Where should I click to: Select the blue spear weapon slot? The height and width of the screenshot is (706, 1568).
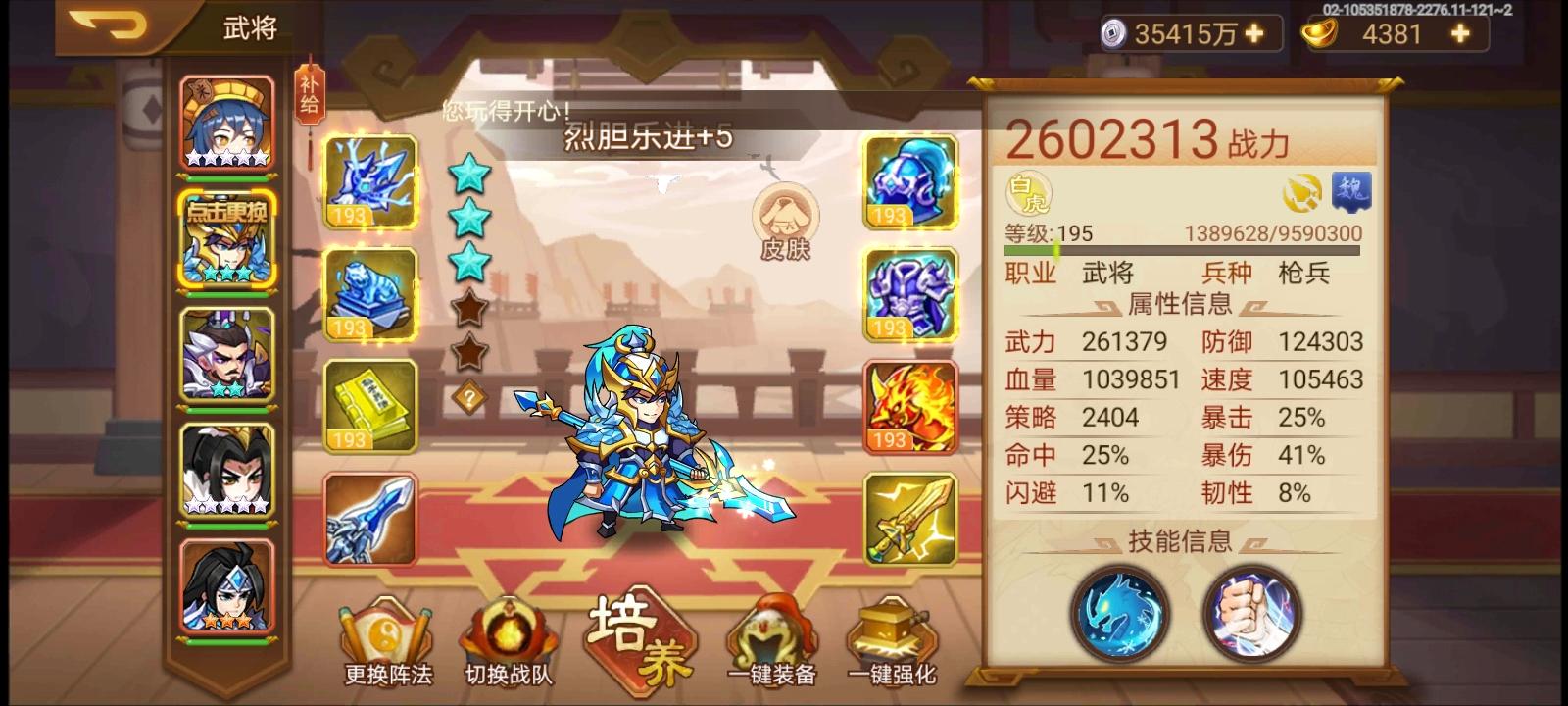tap(370, 518)
